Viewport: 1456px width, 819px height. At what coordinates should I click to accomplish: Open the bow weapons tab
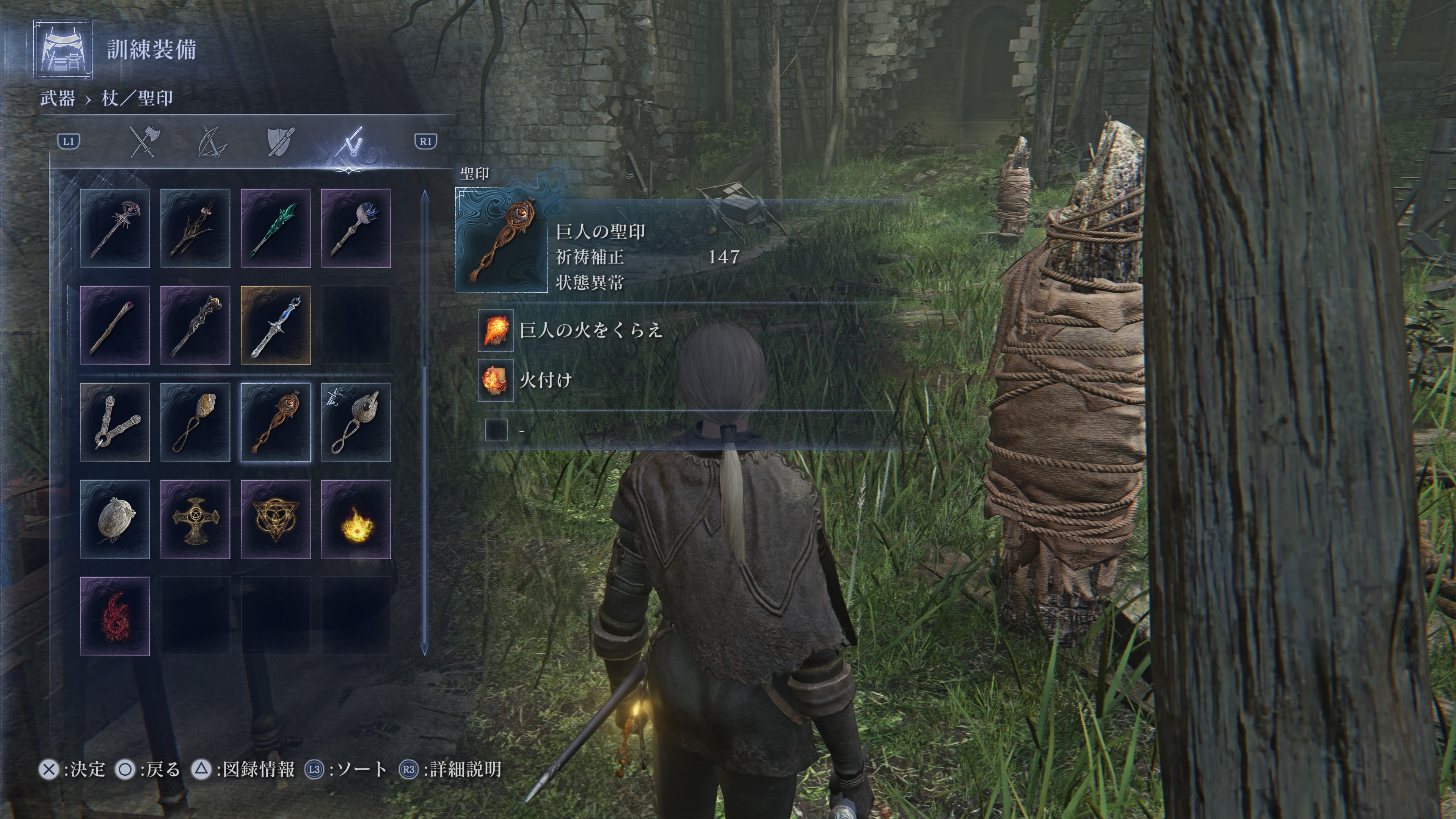tap(212, 141)
